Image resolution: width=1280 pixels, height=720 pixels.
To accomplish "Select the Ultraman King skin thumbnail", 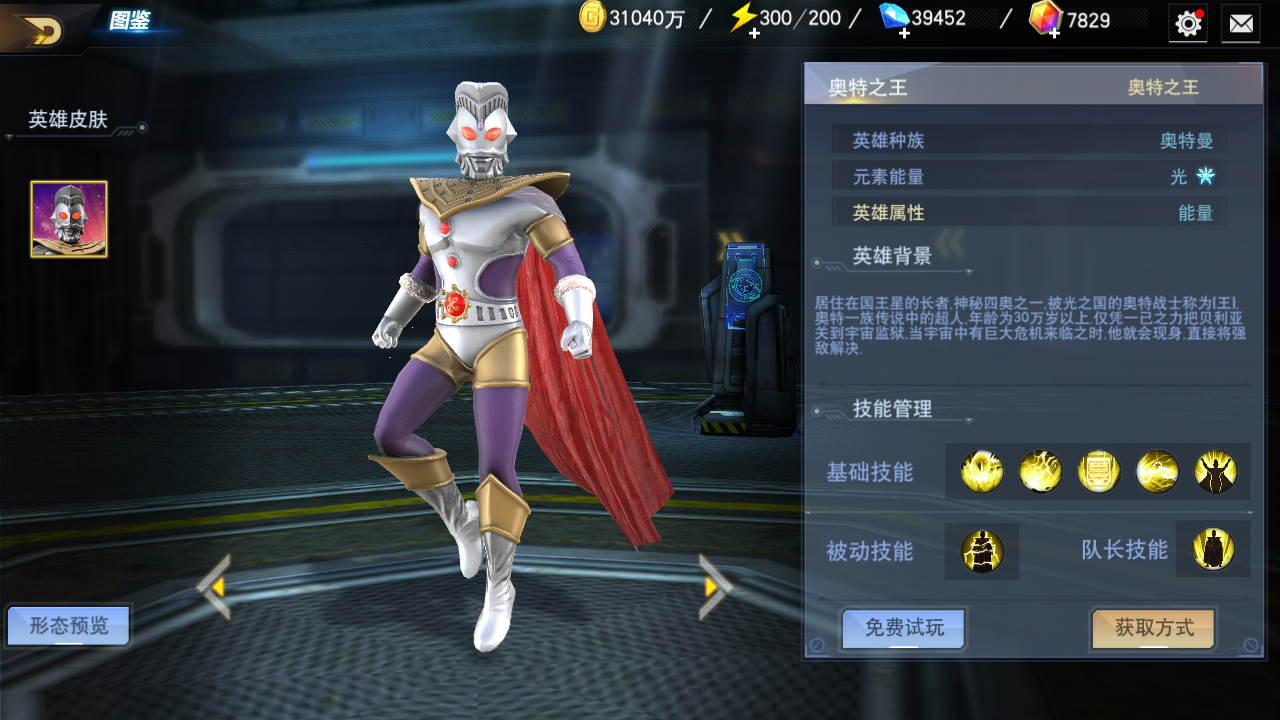I will pyautogui.click(x=69, y=219).
